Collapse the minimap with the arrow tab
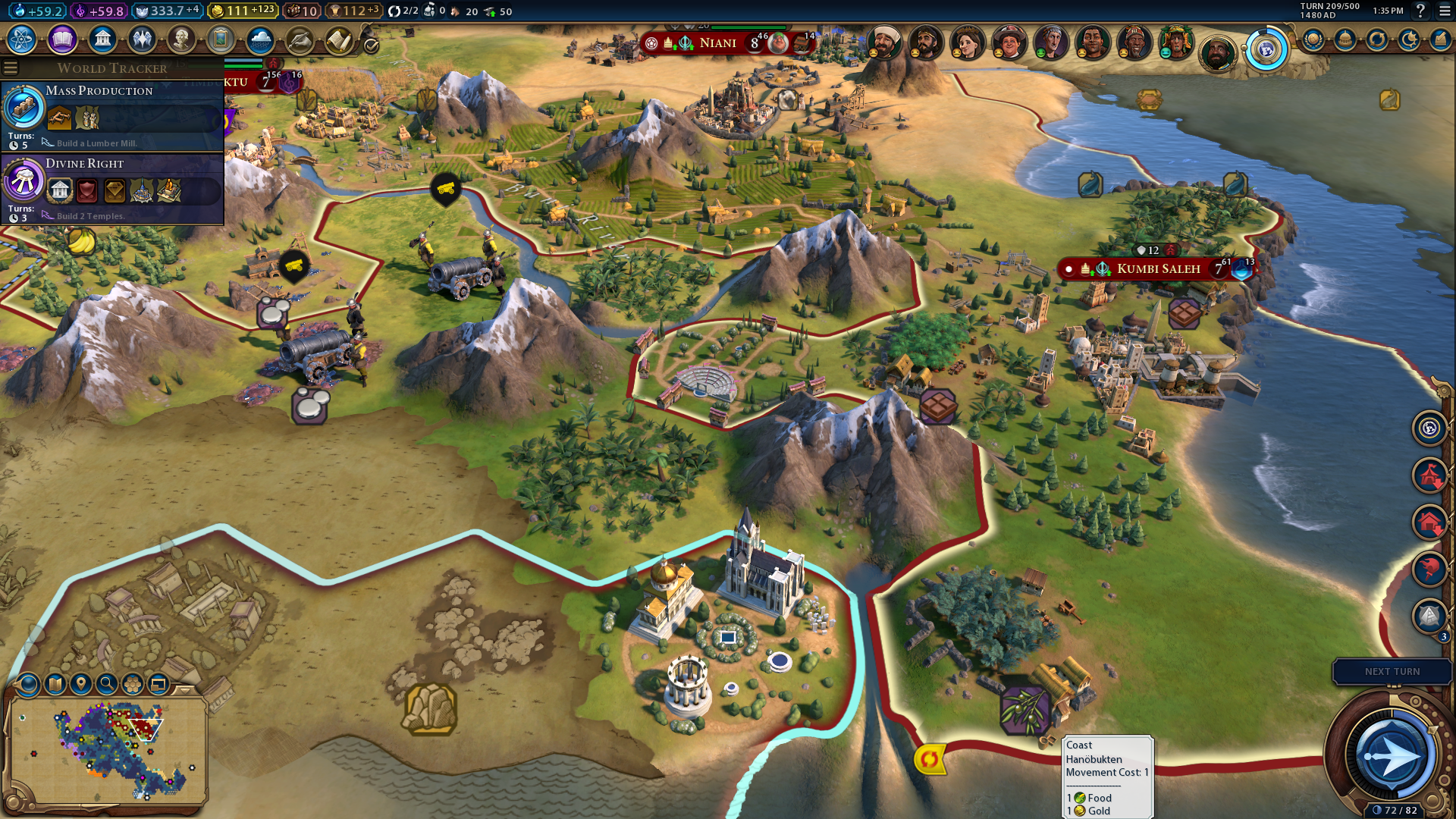The width and height of the screenshot is (1456, 819). (x=185, y=690)
